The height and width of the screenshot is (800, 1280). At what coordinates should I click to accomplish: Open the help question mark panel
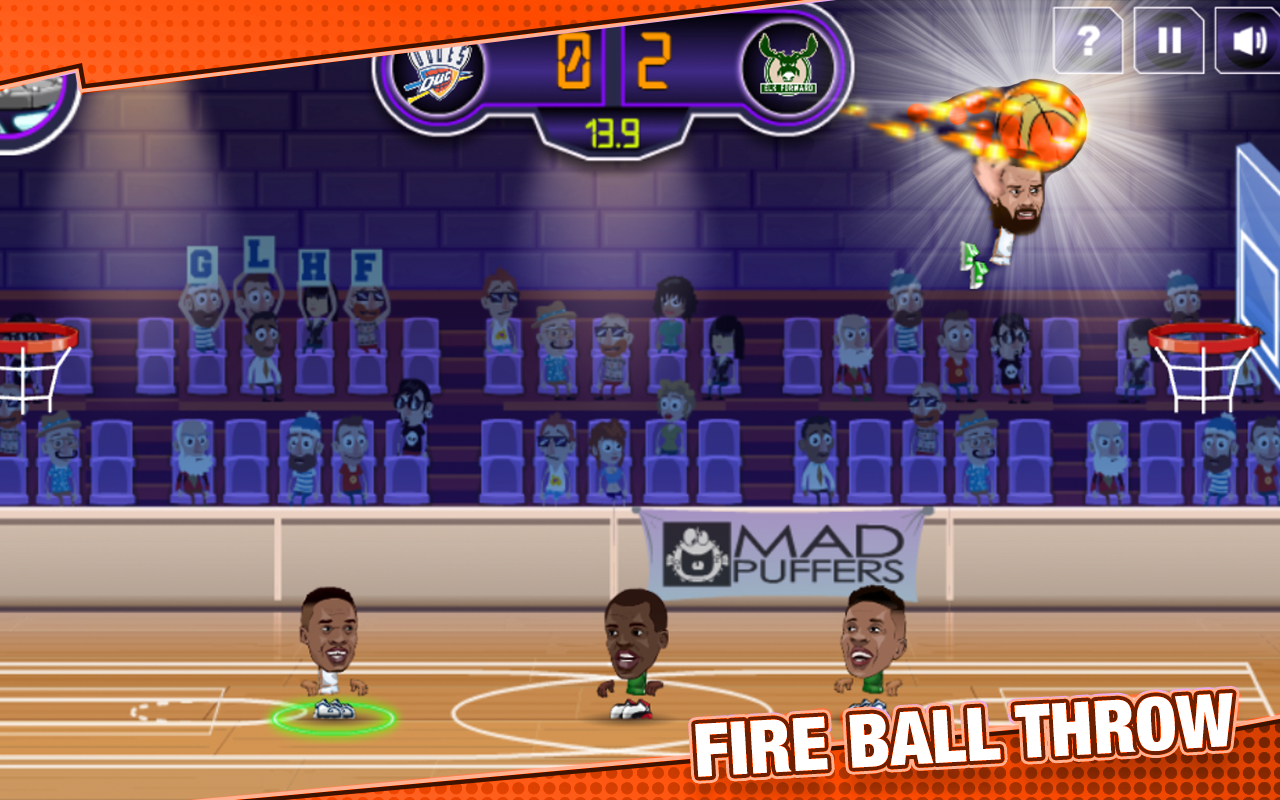point(1091,42)
